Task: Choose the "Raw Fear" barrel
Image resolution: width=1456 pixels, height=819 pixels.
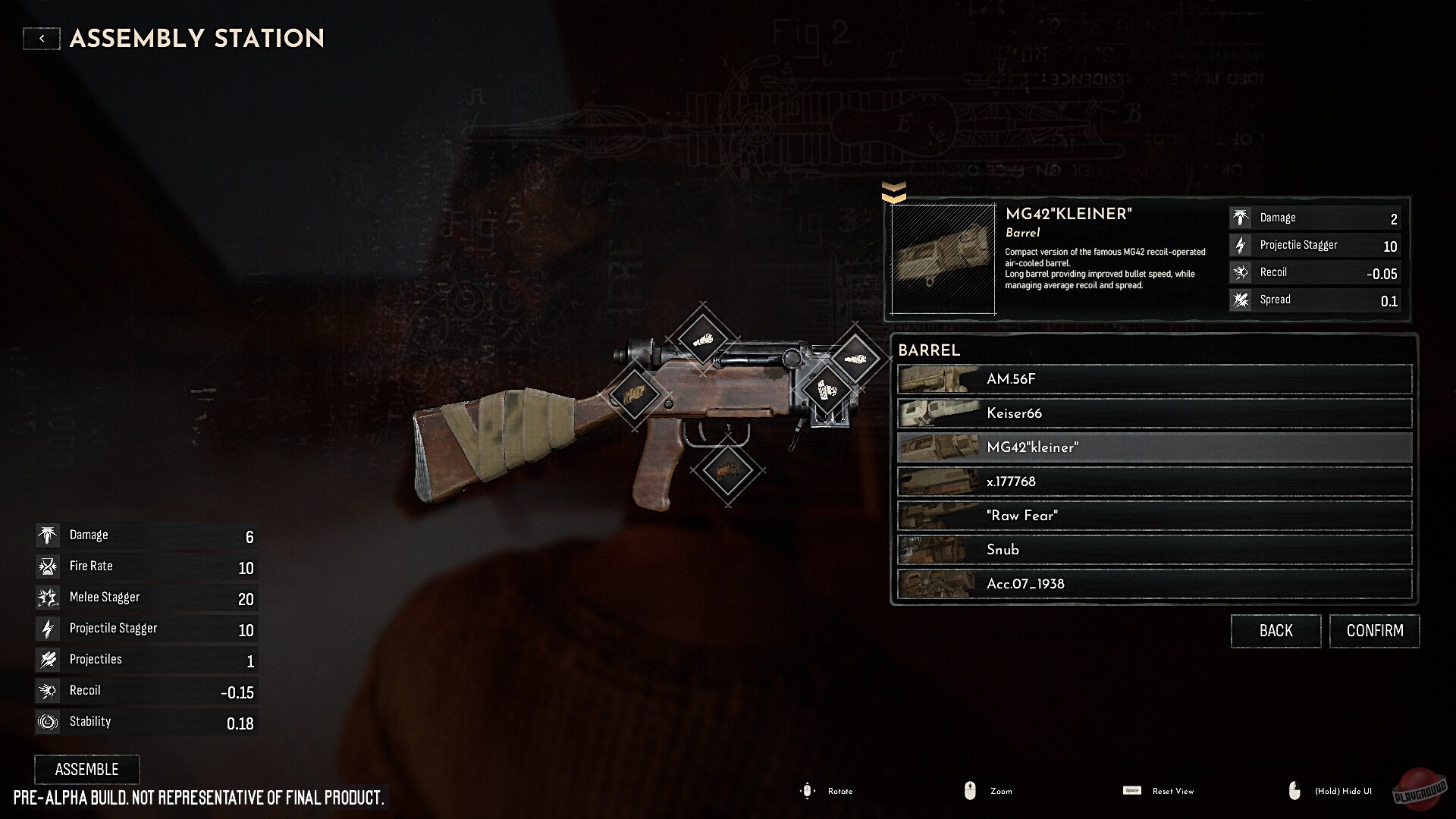Action: click(1154, 516)
